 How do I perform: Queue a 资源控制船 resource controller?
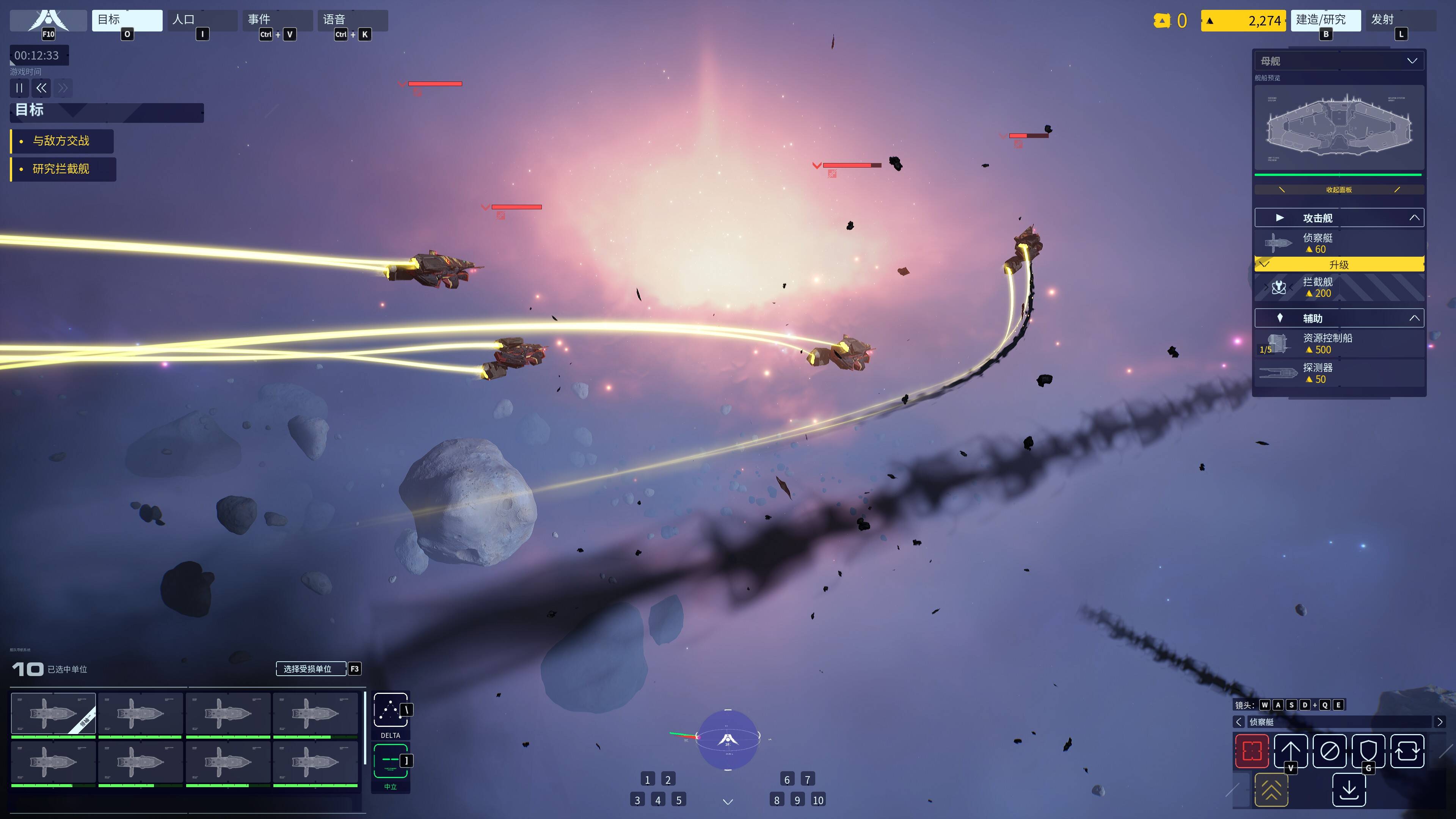click(1338, 343)
